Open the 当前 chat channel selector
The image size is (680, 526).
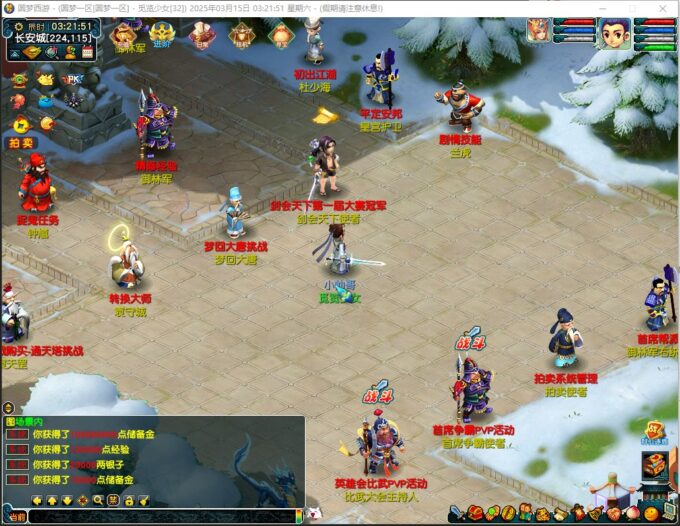(14, 516)
